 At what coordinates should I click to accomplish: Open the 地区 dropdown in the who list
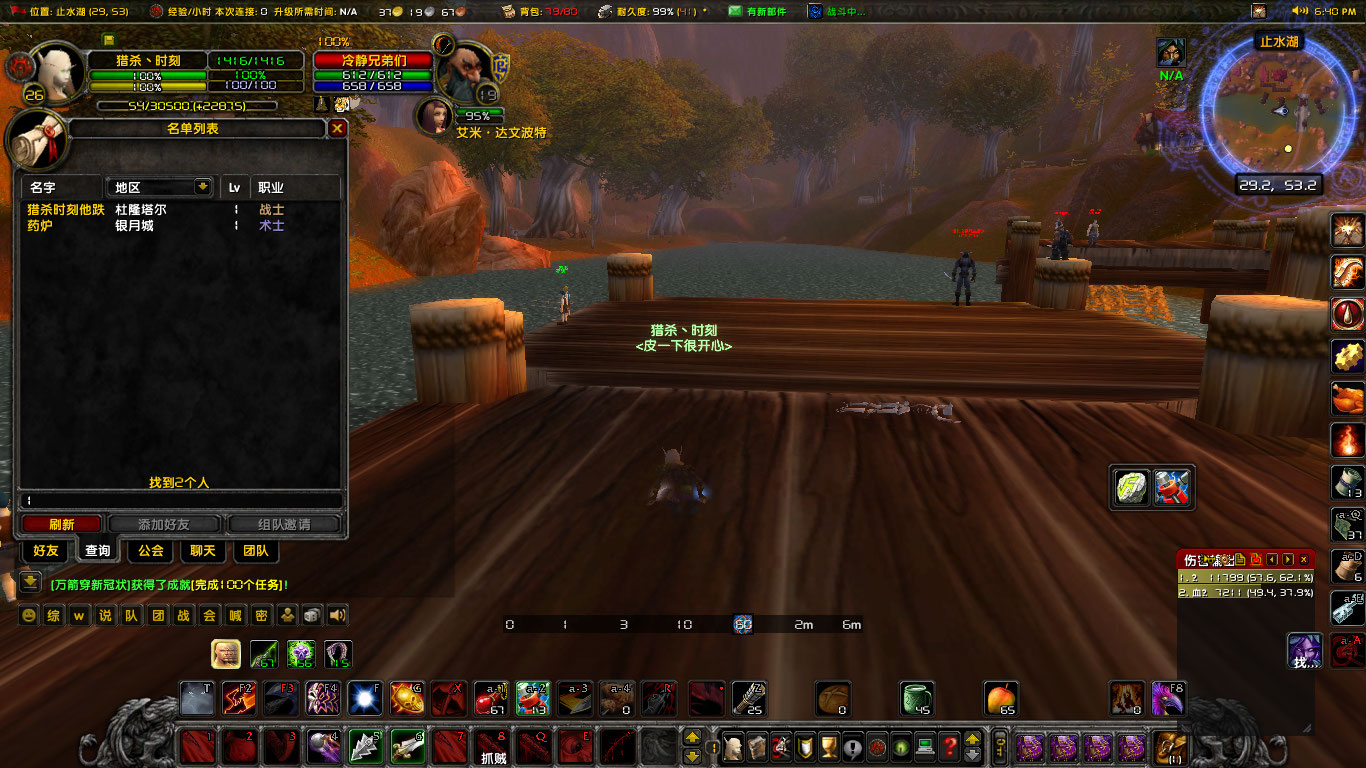(x=159, y=187)
